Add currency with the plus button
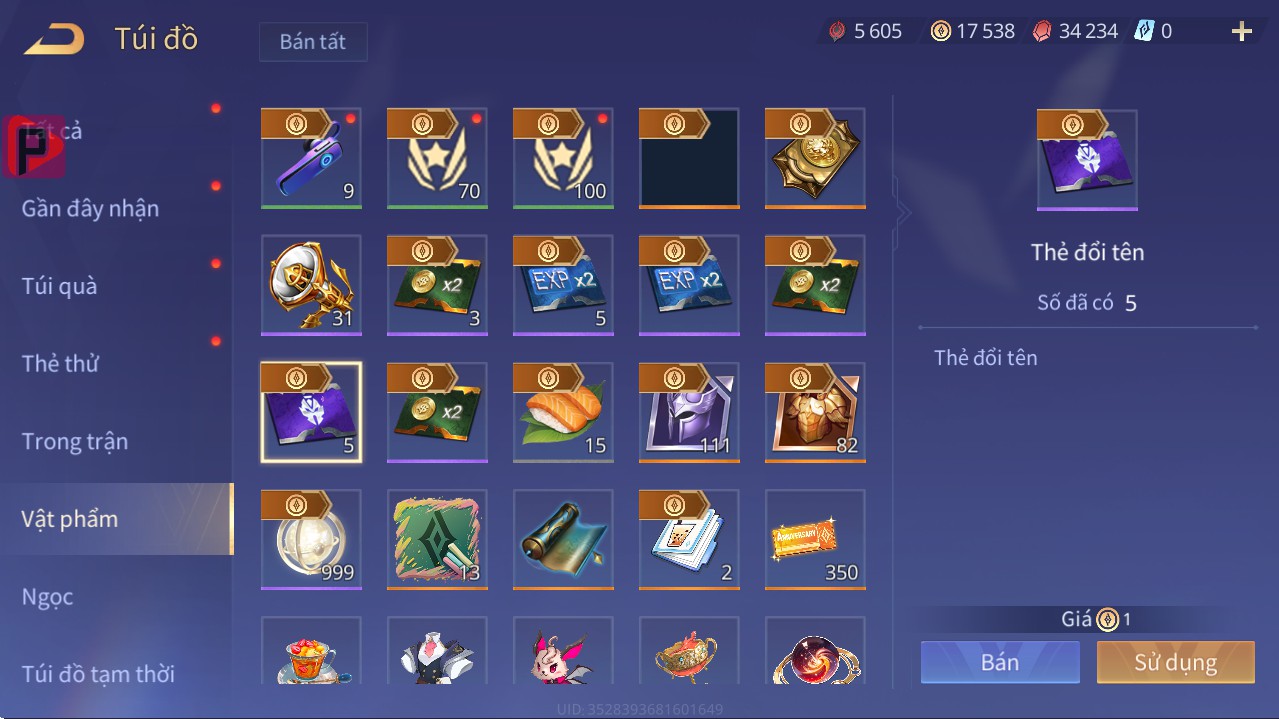 pos(1242,32)
